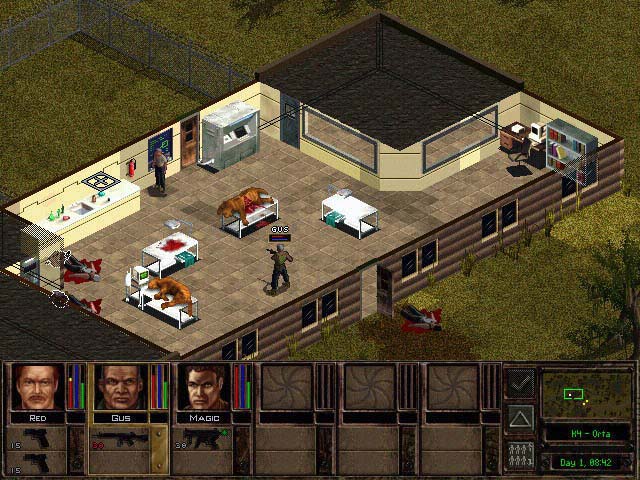Select Magic's mercenary portrait

click(205, 387)
